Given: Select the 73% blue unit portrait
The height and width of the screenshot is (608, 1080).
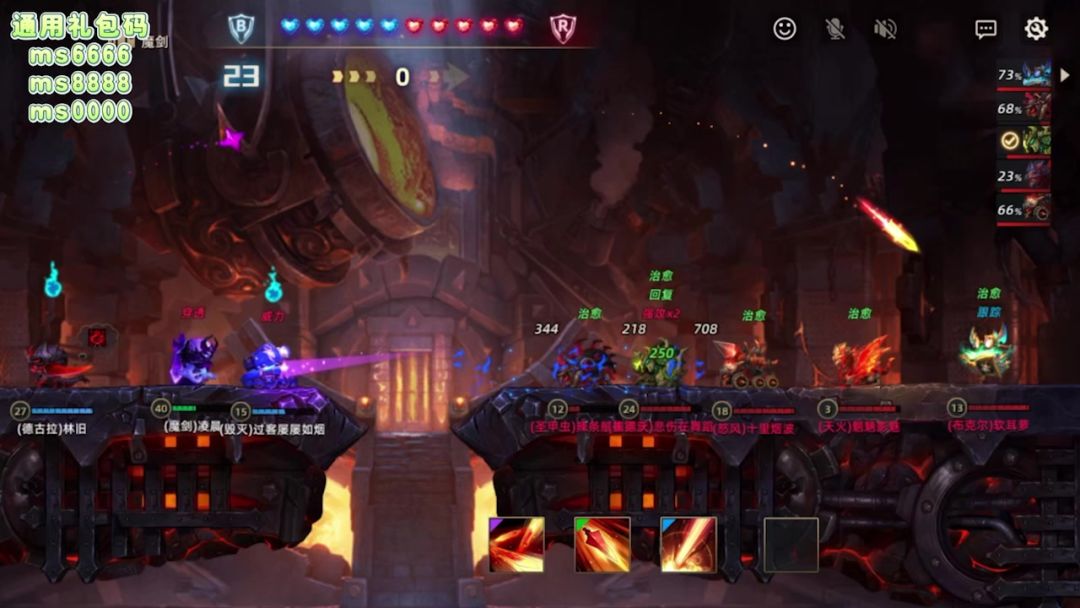Looking at the screenshot, I should pyautogui.click(x=1036, y=75).
